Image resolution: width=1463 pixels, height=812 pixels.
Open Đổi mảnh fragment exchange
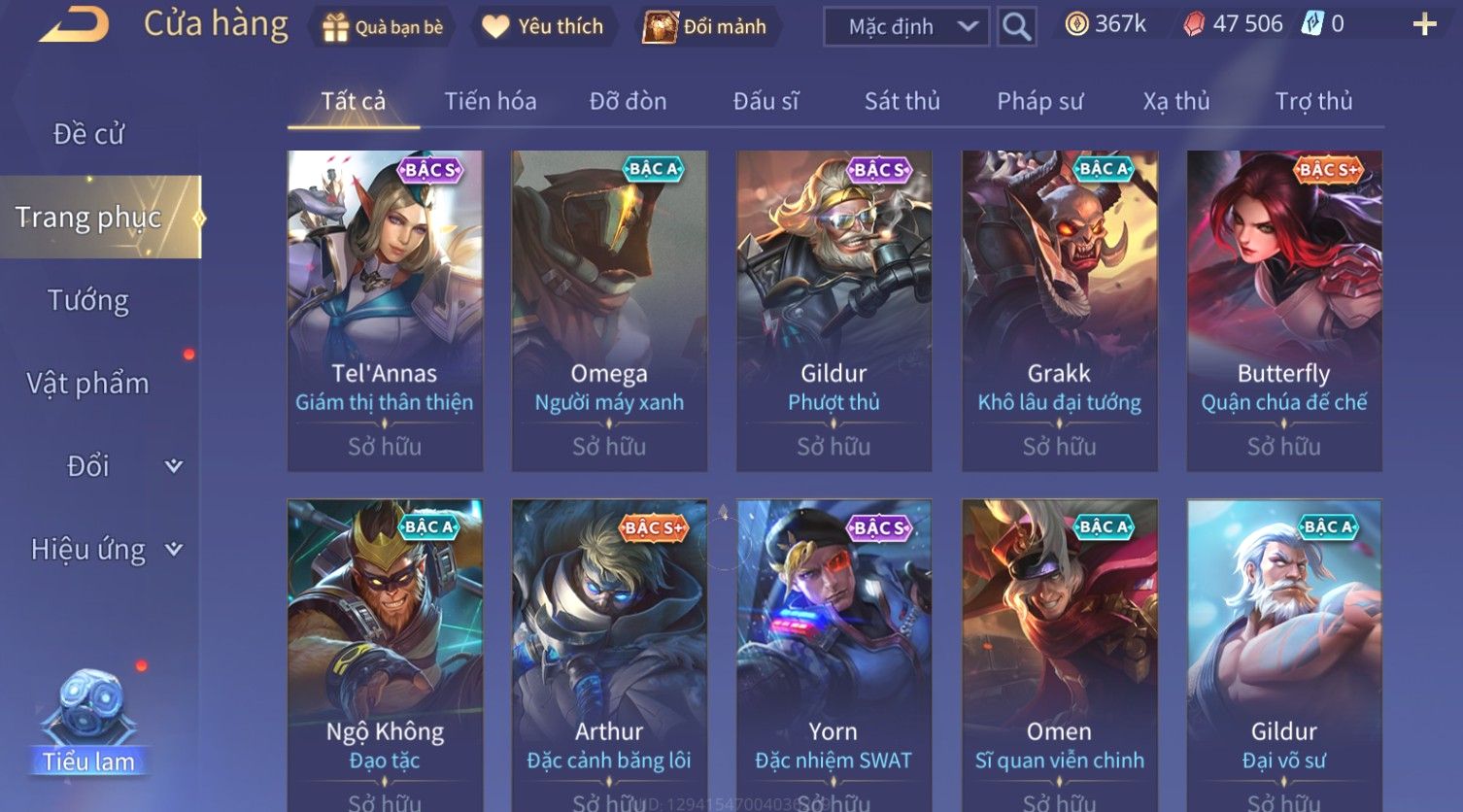tap(706, 27)
